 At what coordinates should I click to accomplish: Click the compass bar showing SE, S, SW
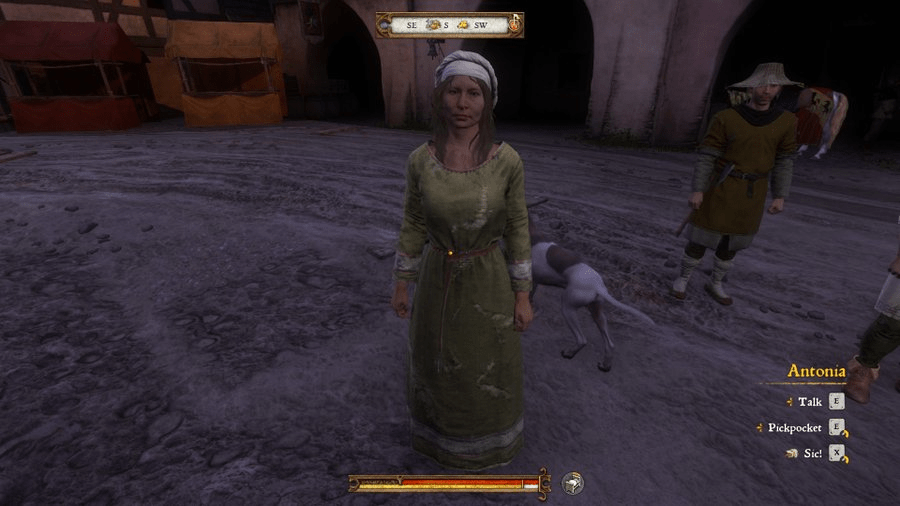449,24
